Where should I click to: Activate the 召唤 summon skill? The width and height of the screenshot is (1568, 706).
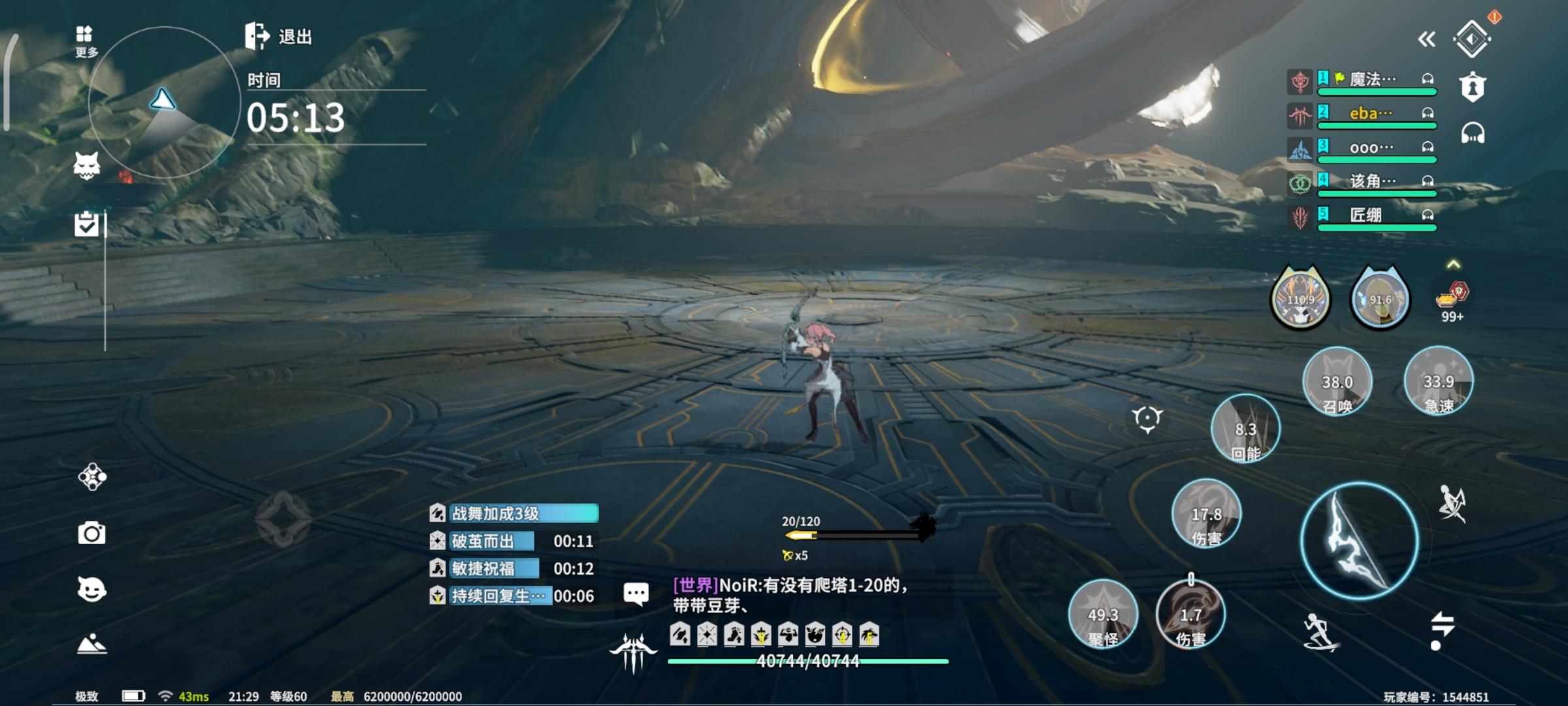pyautogui.click(x=1337, y=383)
